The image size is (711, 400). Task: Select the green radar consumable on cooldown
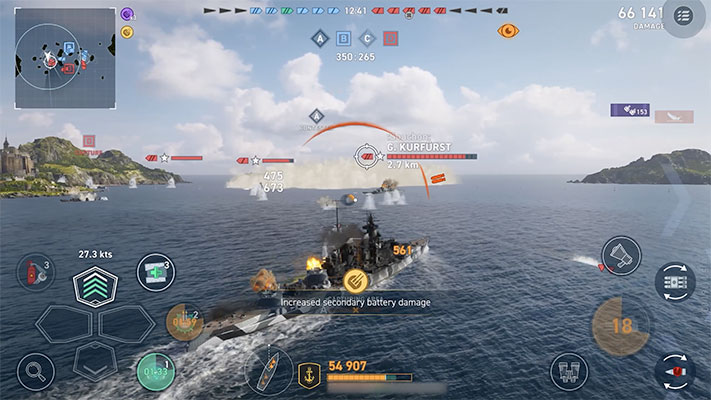[155, 372]
